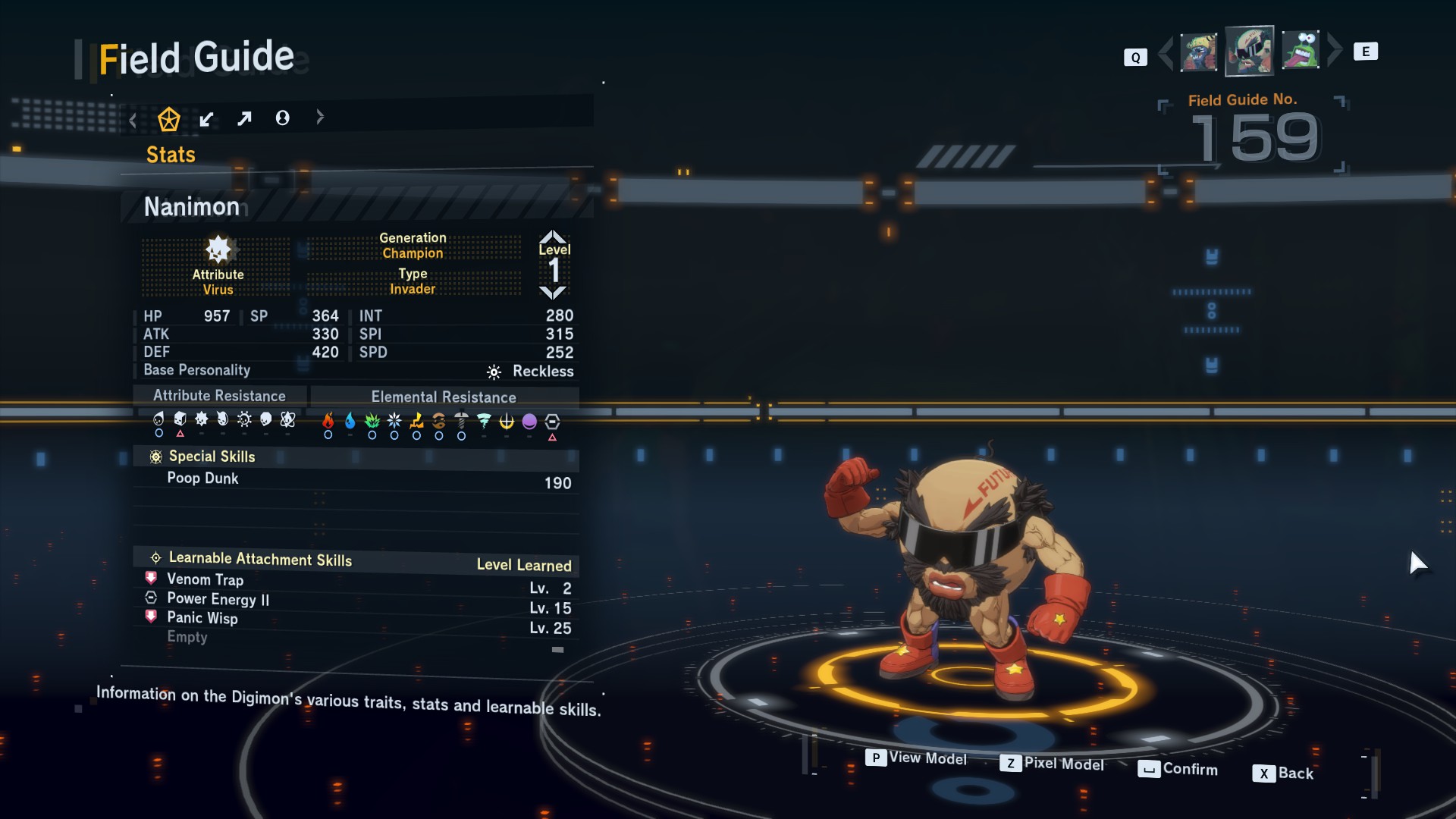
Task: Select the pentagon Stats tab
Action: click(168, 119)
